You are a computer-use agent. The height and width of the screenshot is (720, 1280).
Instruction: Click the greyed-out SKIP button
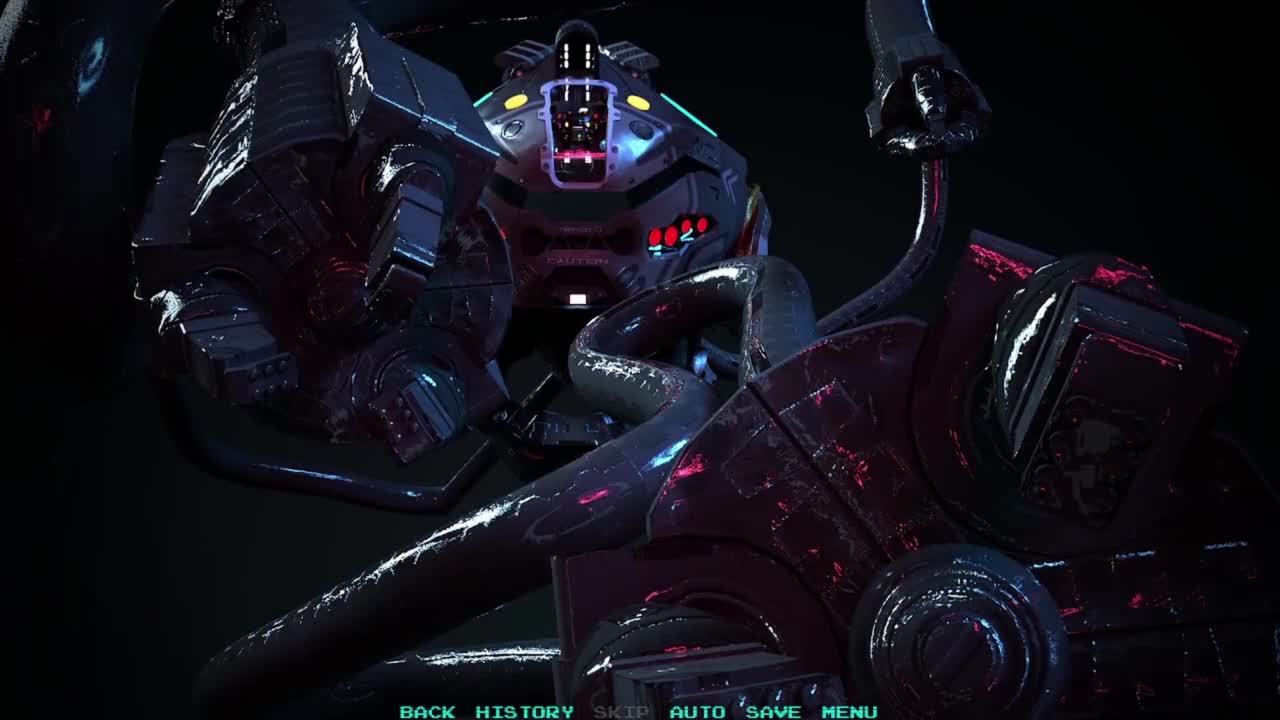621,712
